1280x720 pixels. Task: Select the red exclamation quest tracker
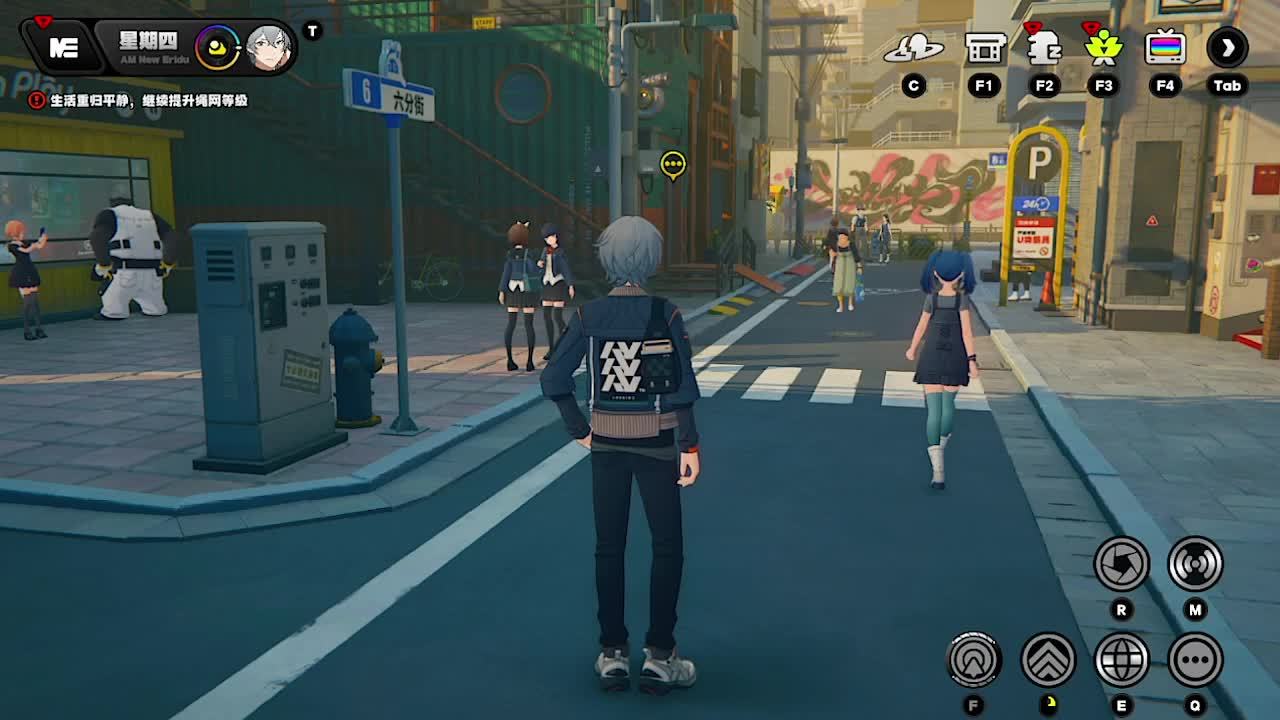tap(37, 100)
